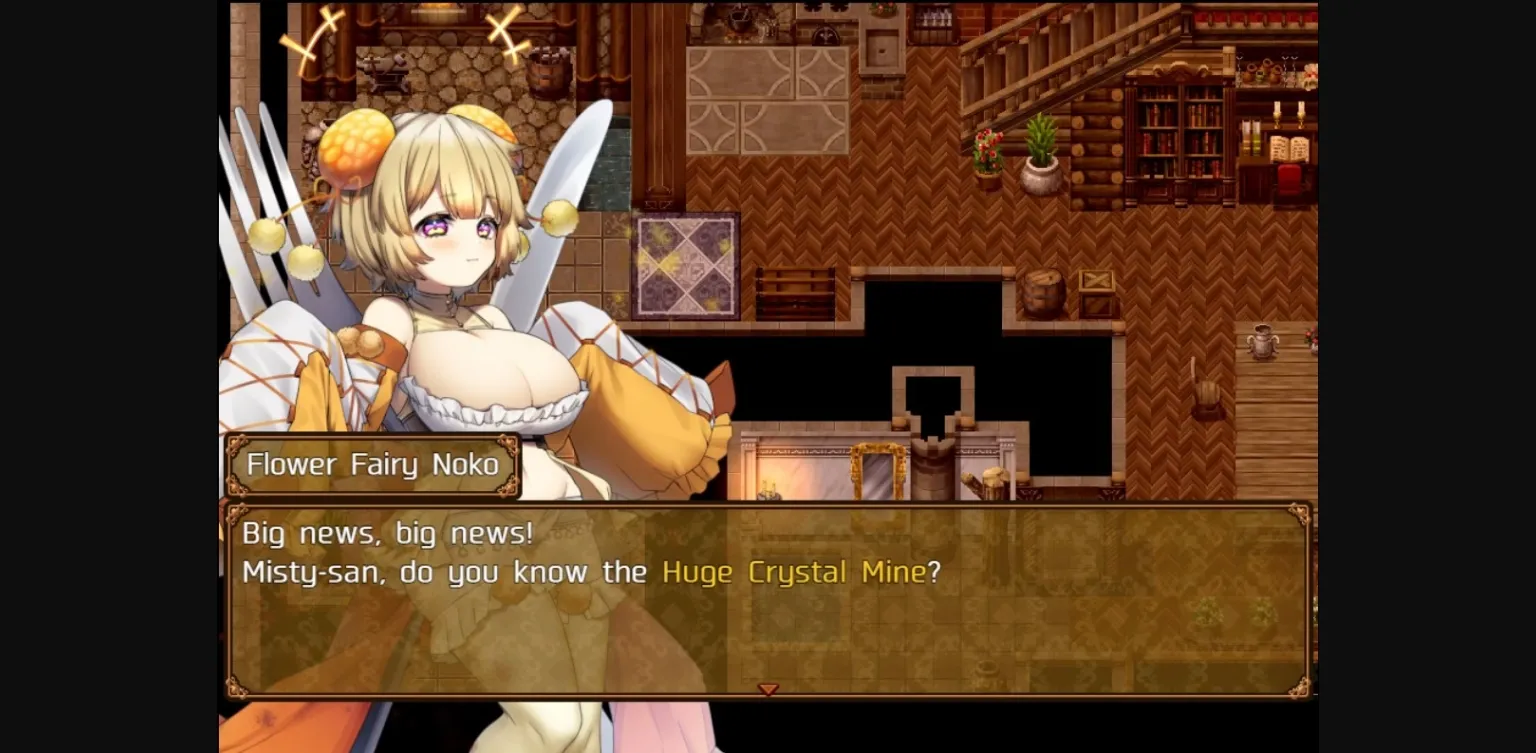
Task: Click the dialogue text box to continue
Action: [x=770, y=600]
